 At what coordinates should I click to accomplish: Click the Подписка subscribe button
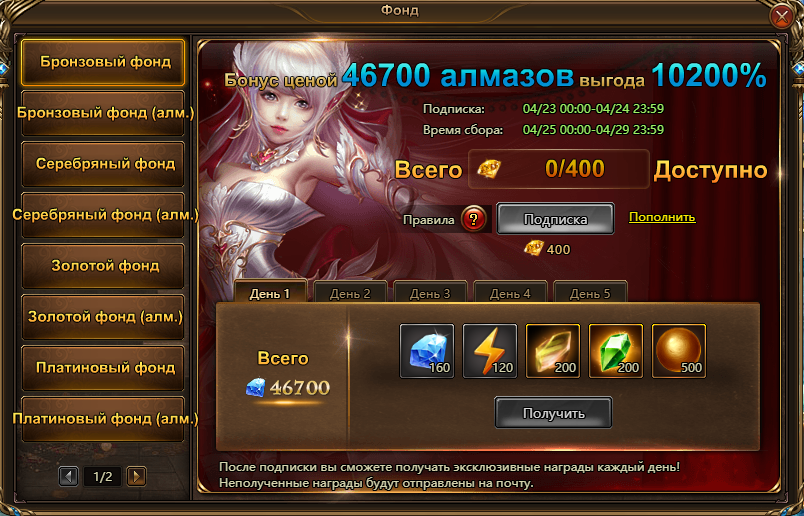555,218
